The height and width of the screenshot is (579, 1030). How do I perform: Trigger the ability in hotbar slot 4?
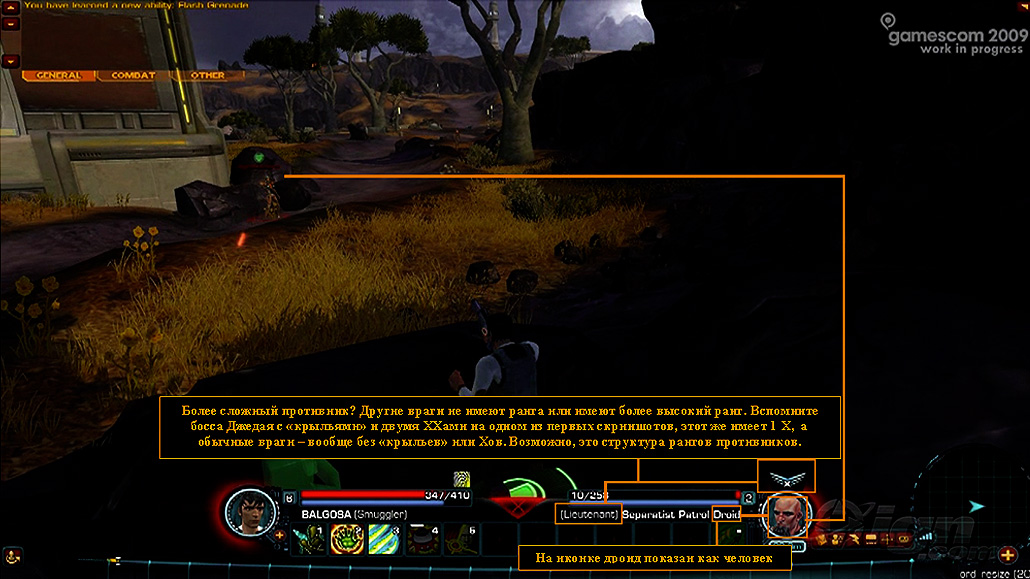(421, 539)
